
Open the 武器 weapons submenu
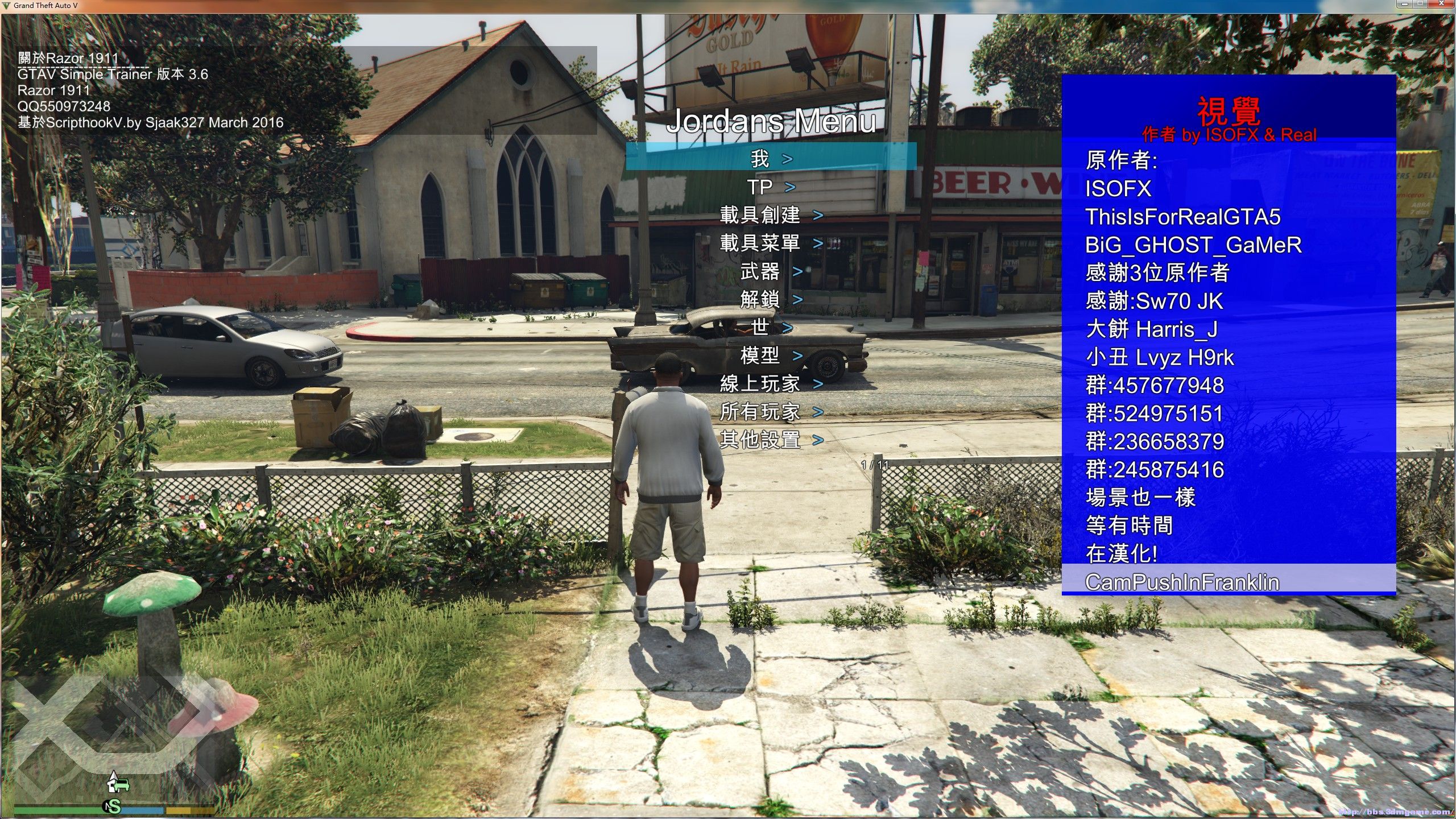click(x=771, y=271)
